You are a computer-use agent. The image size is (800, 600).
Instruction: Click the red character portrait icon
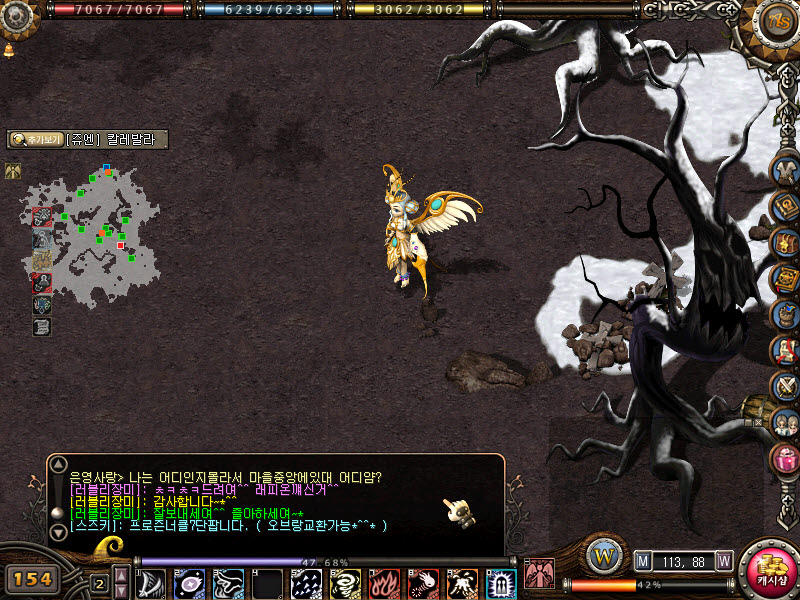tap(539, 573)
